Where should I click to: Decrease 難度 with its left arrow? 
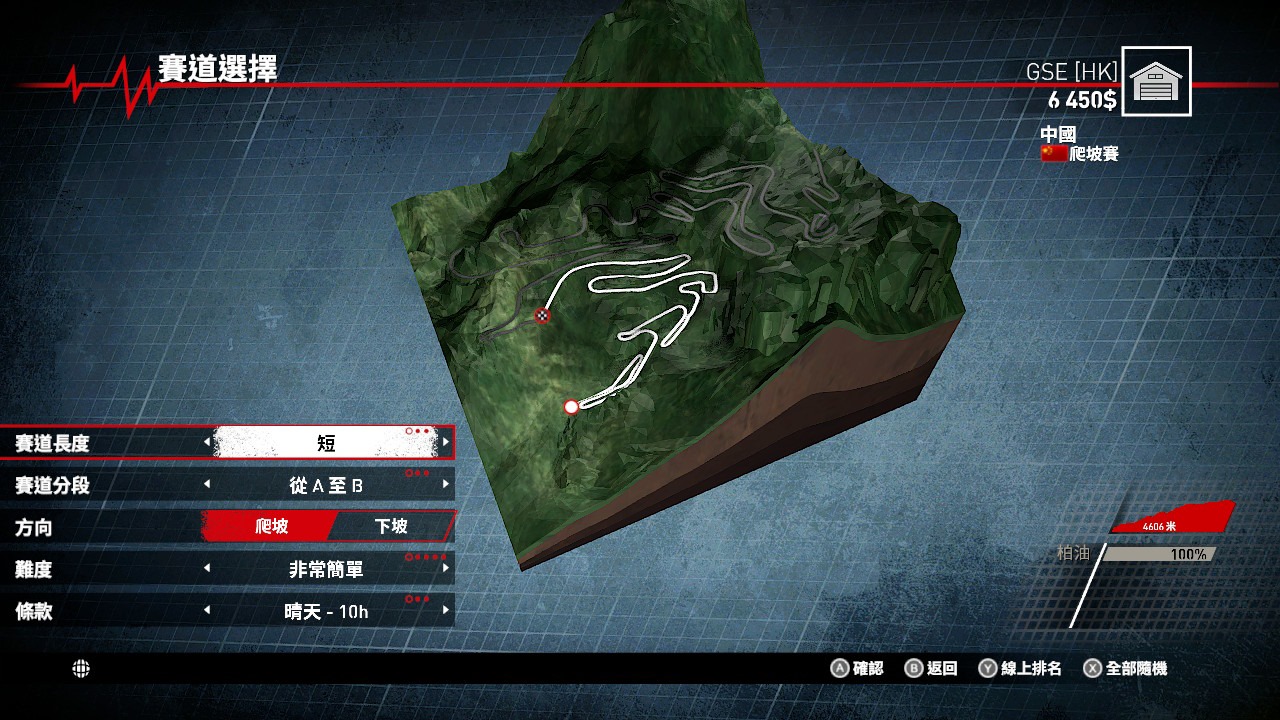click(208, 569)
